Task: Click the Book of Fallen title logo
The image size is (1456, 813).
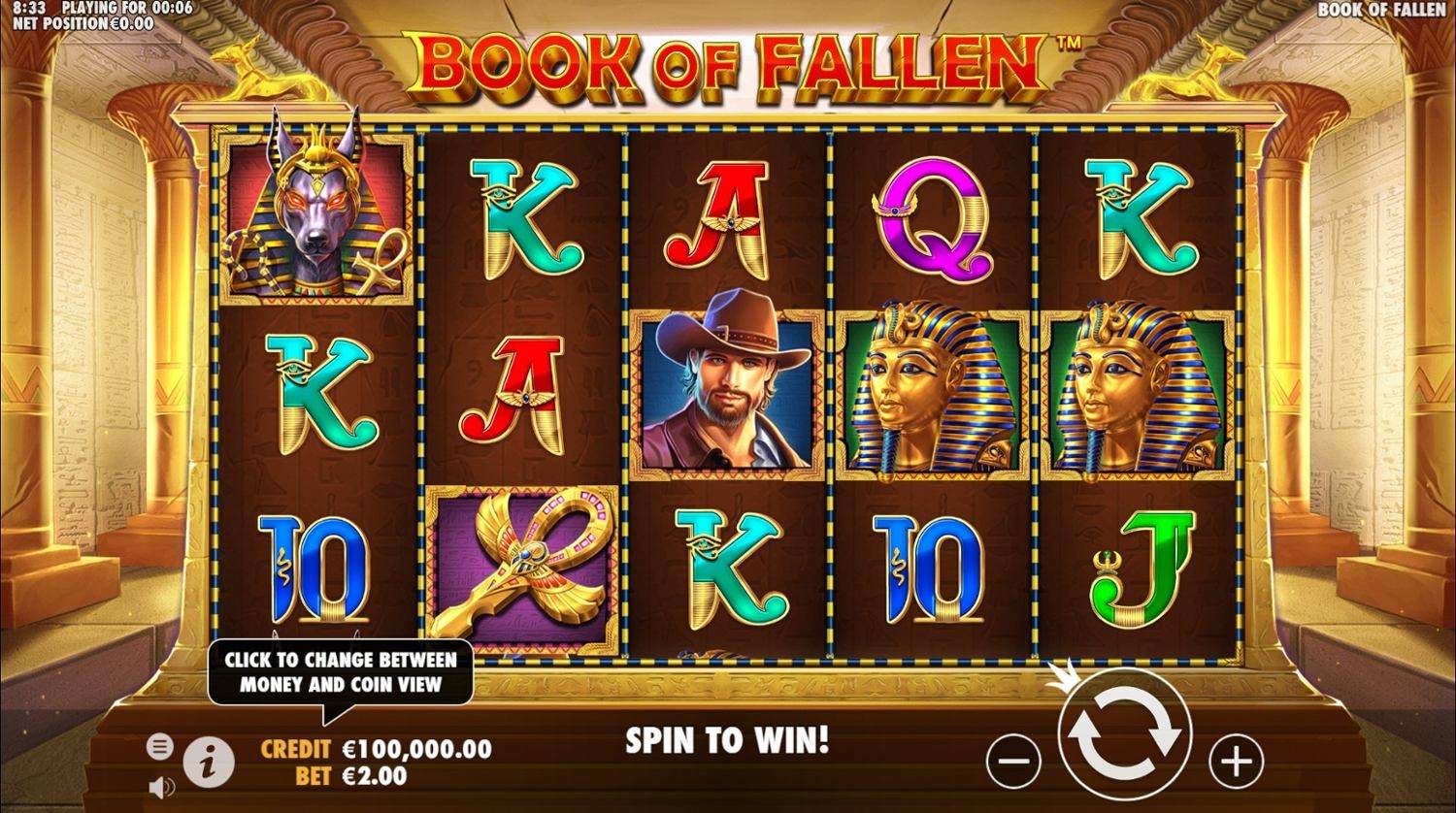Action: [x=730, y=68]
